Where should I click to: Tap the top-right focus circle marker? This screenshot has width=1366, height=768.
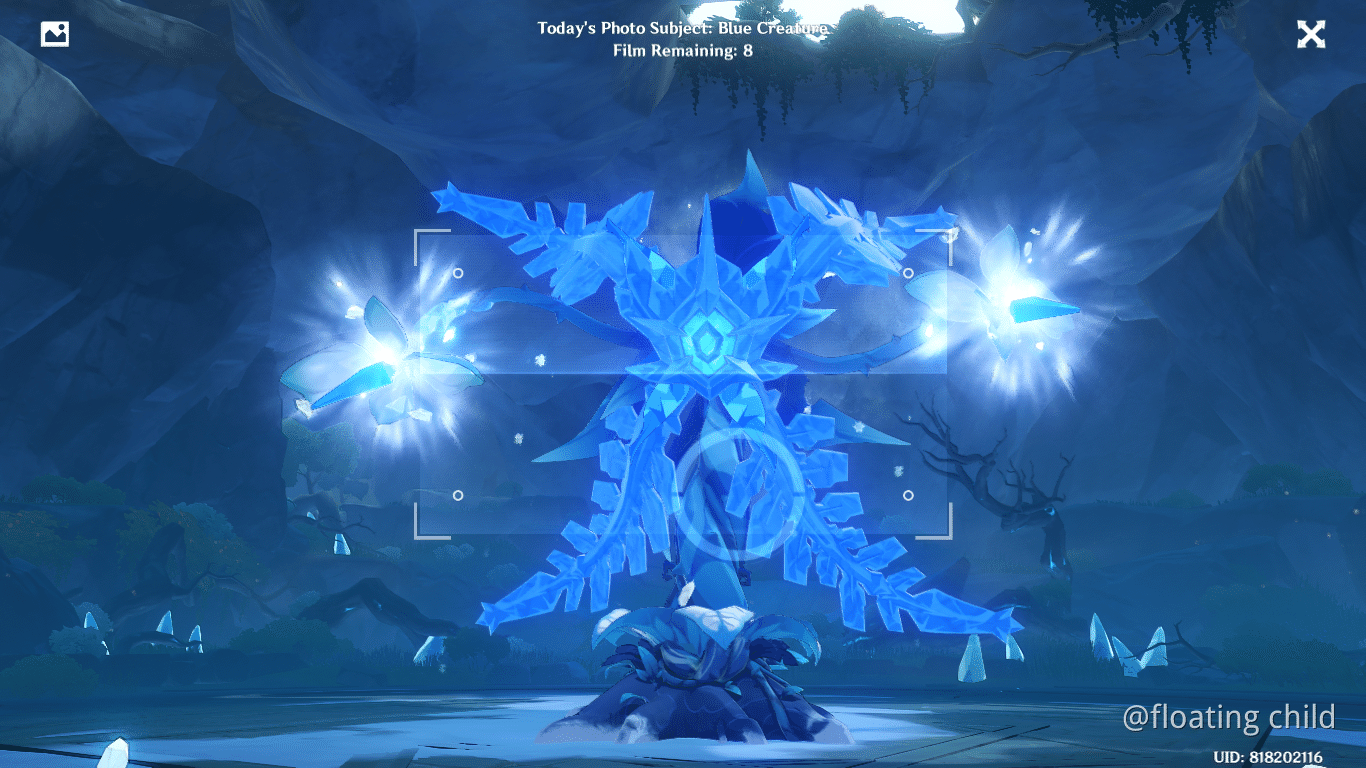[x=910, y=272]
